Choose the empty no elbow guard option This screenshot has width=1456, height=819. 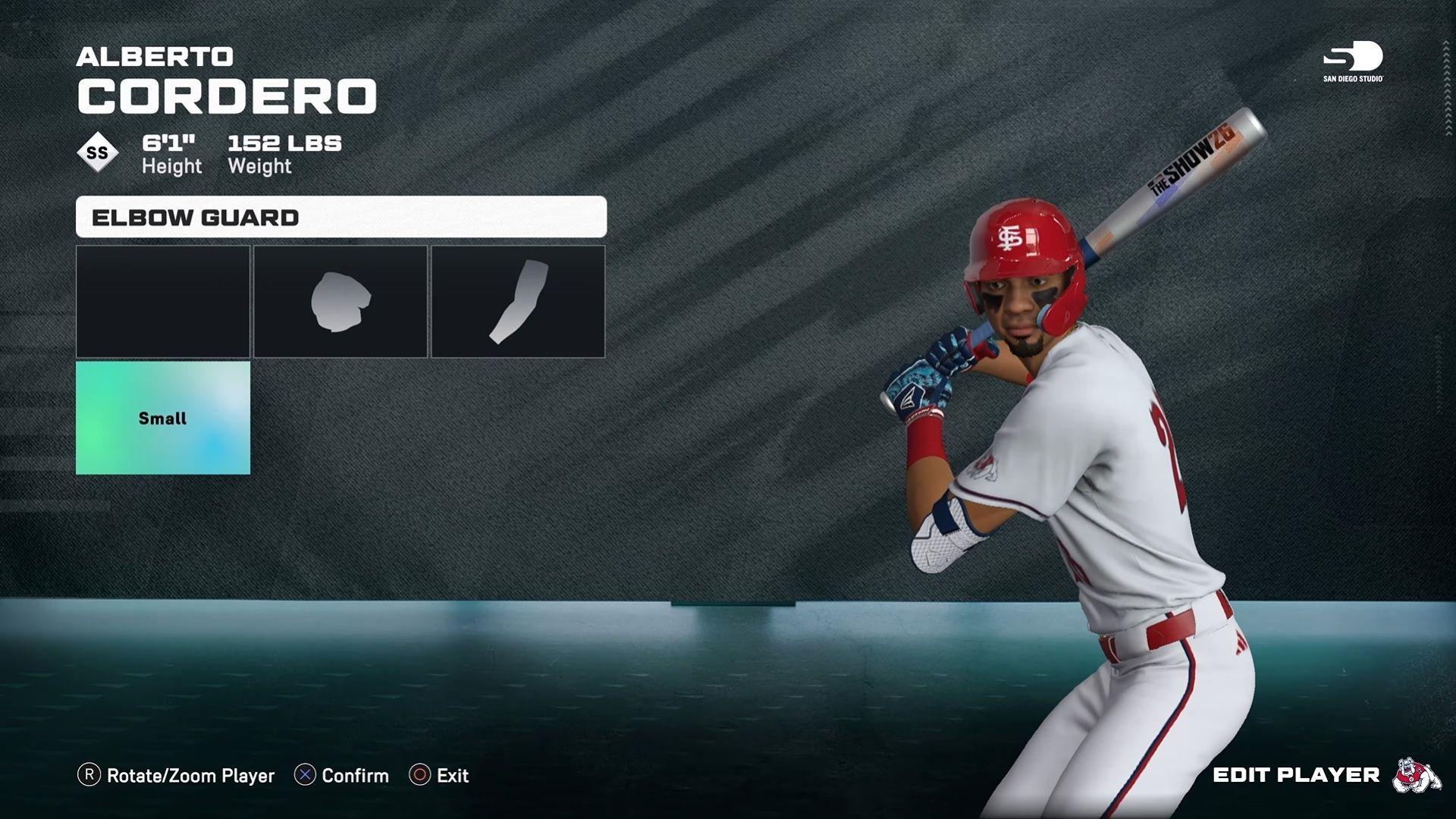pos(162,300)
